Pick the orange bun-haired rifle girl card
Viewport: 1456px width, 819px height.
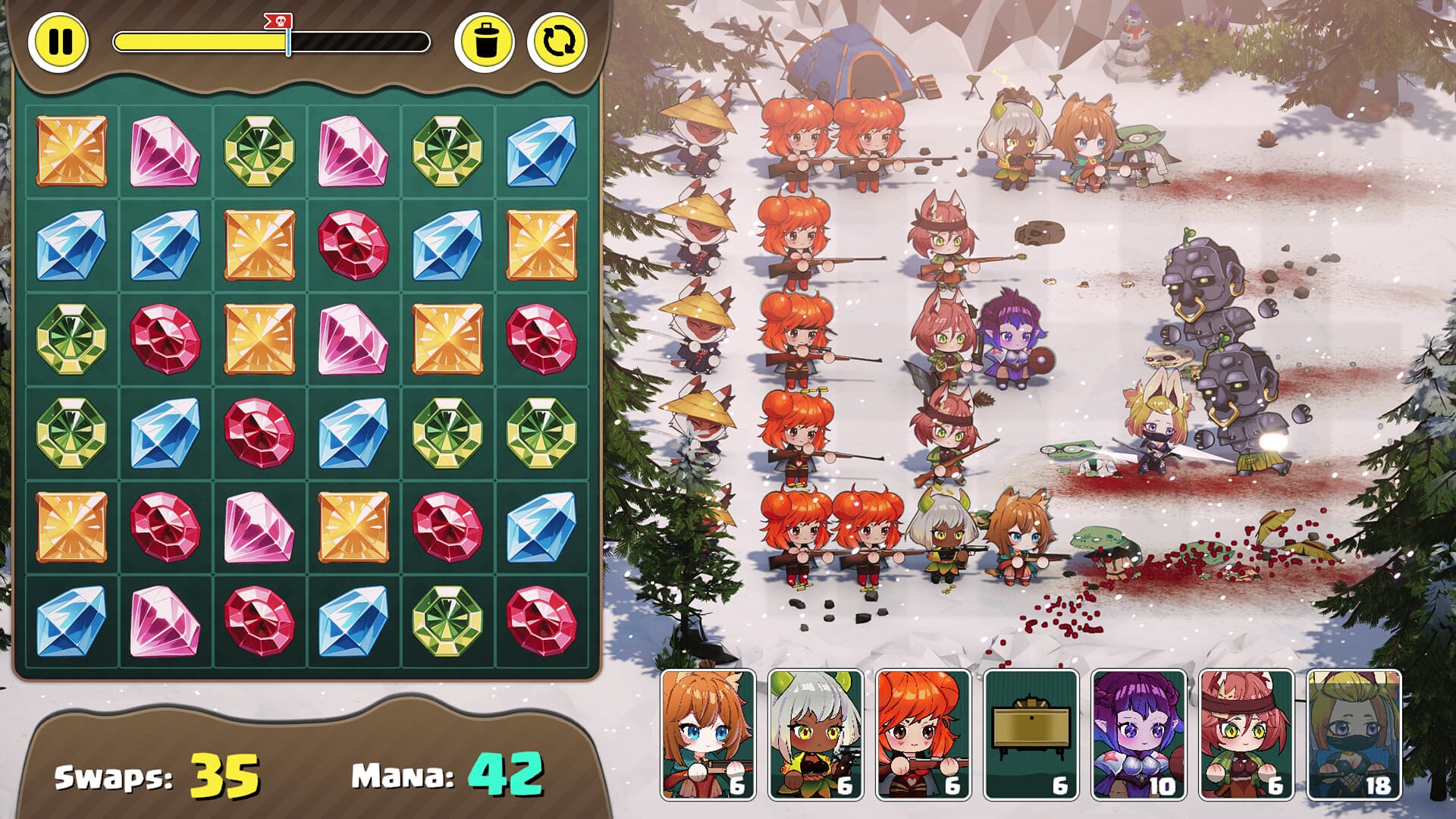pos(924,734)
